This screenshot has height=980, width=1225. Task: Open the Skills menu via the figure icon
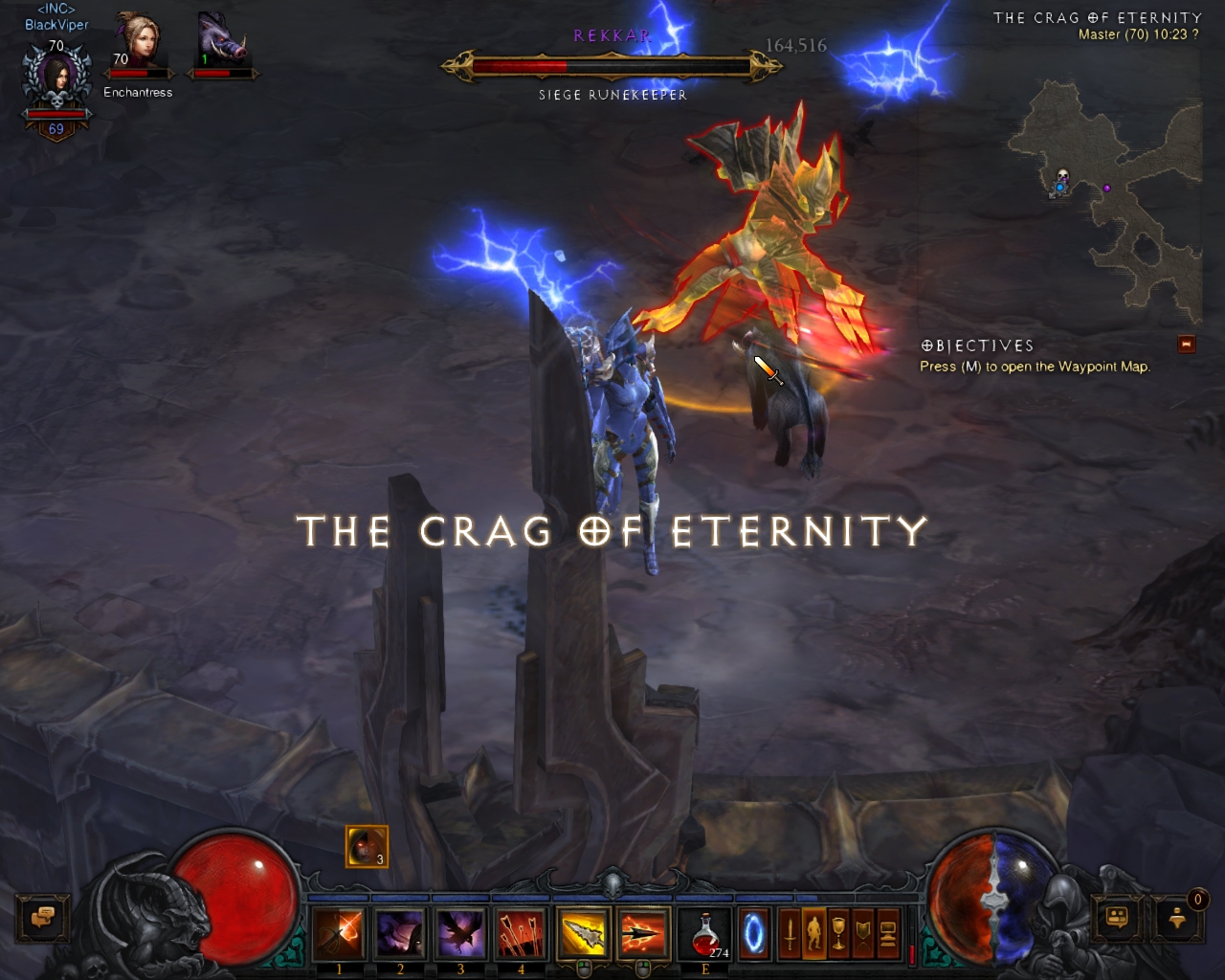coord(813,933)
